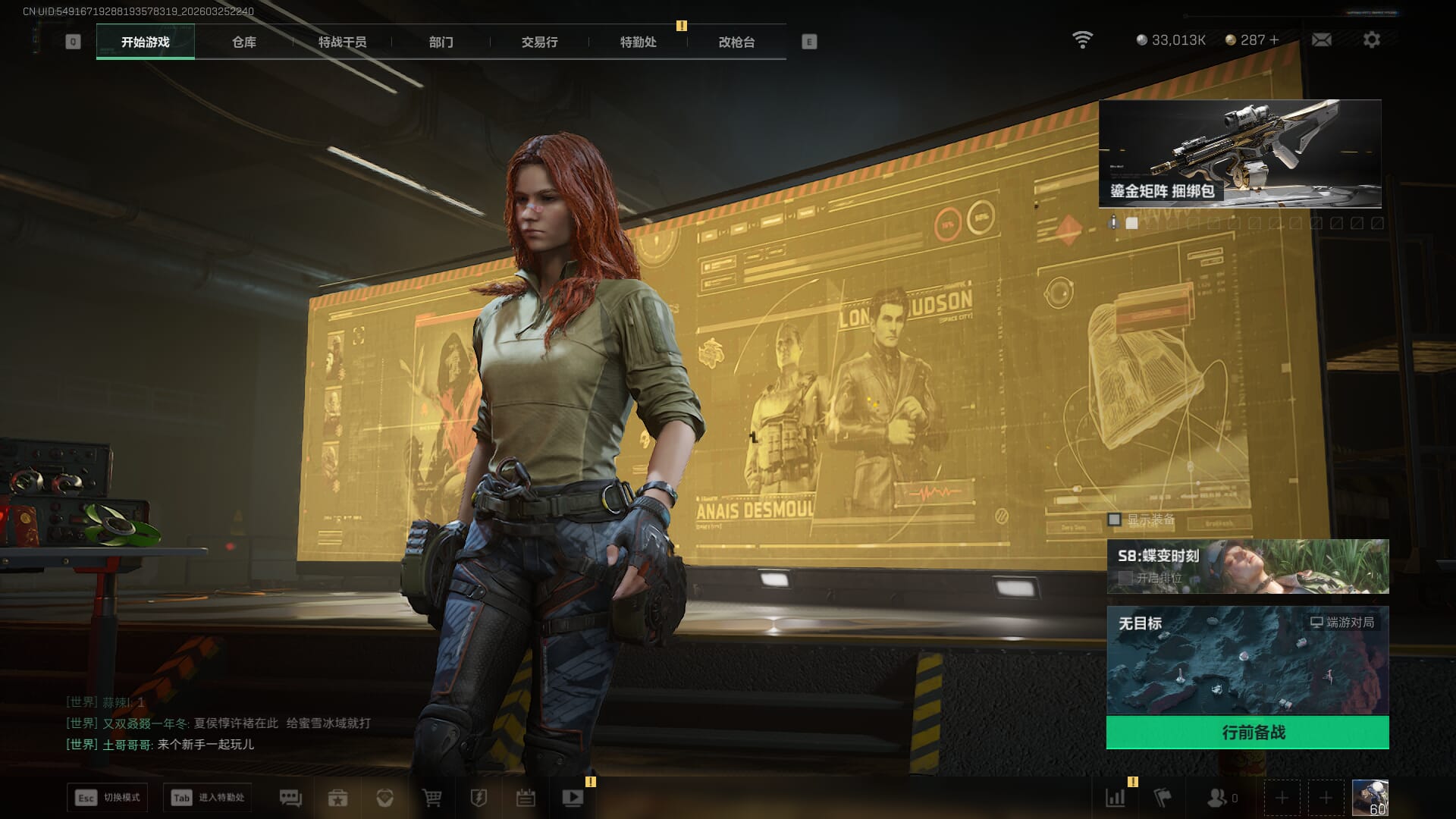Switch to the 改枪台 gunsmith tab
The image size is (1456, 819).
click(x=736, y=42)
